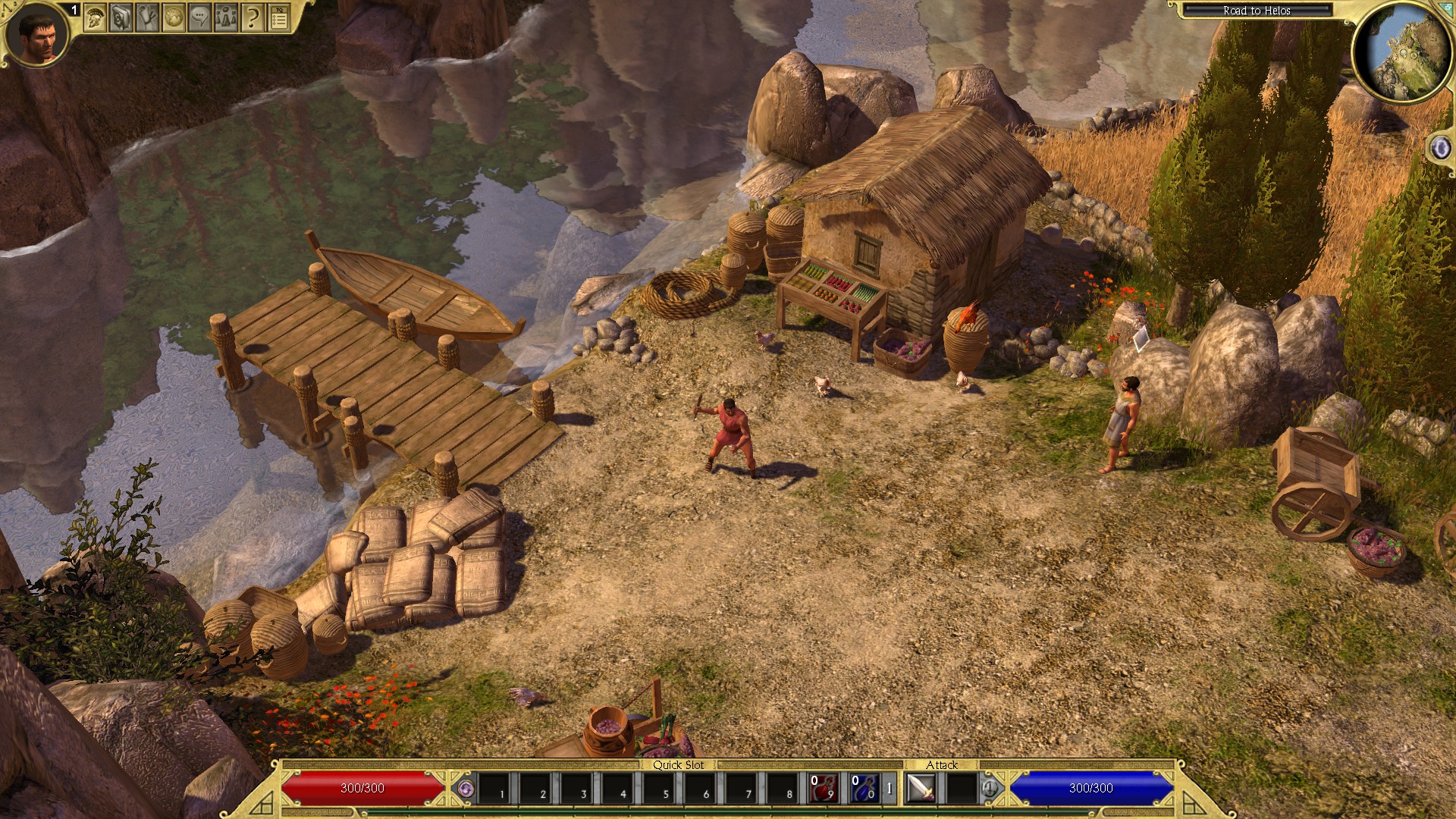The width and height of the screenshot is (1456, 819).
Task: Click the hero portrait
Action: coord(36,34)
